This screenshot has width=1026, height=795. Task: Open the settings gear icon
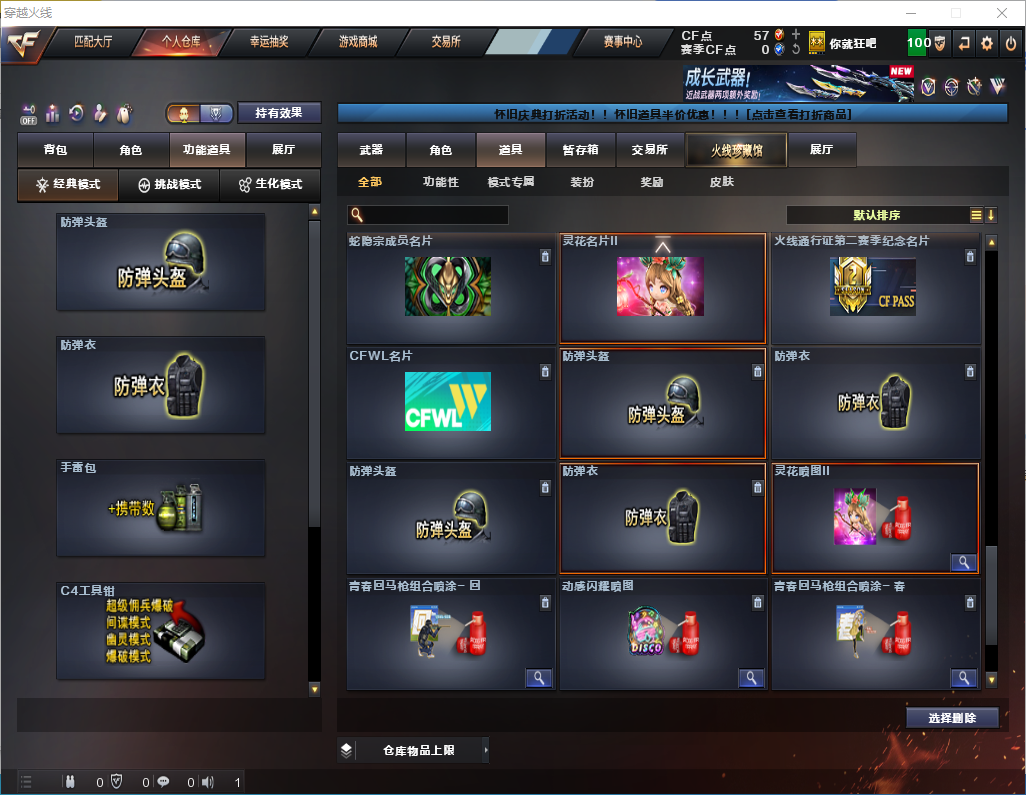[x=987, y=43]
